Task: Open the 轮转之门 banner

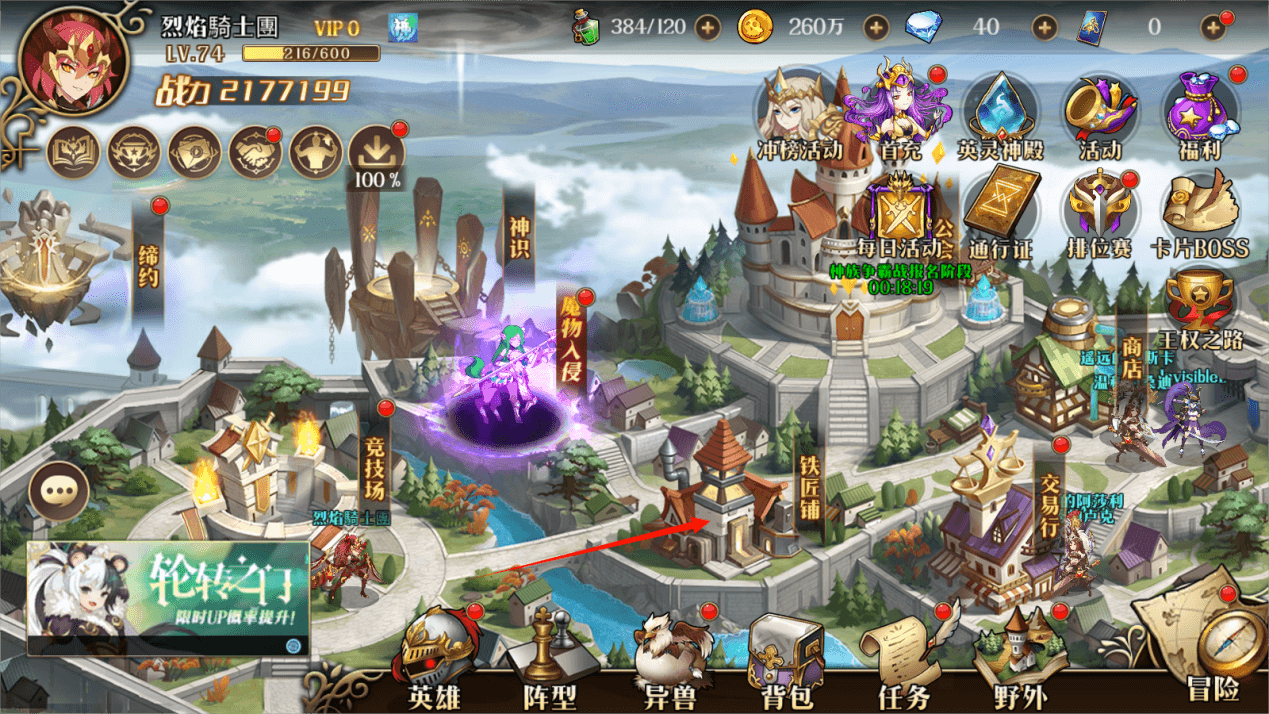Action: click(168, 598)
